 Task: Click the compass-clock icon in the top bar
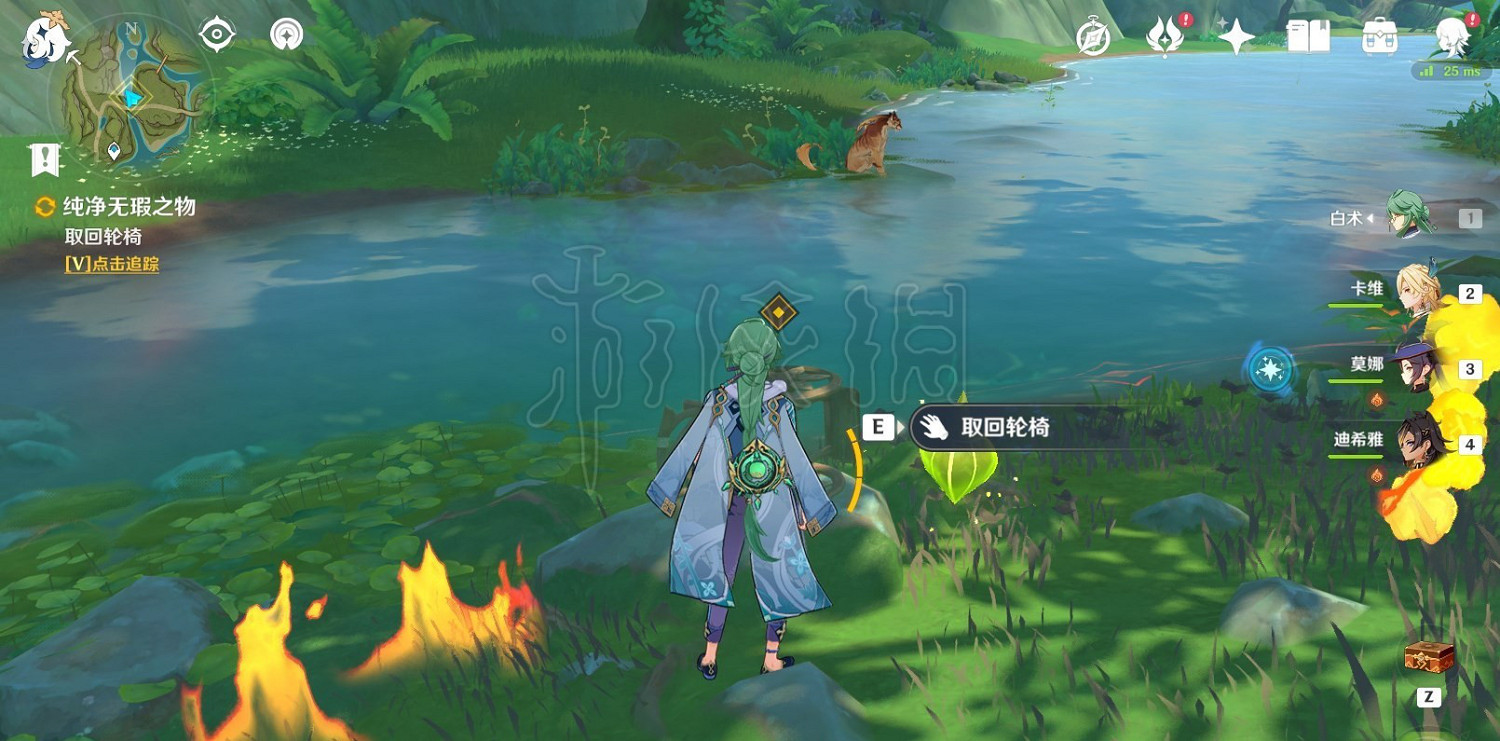(1093, 37)
